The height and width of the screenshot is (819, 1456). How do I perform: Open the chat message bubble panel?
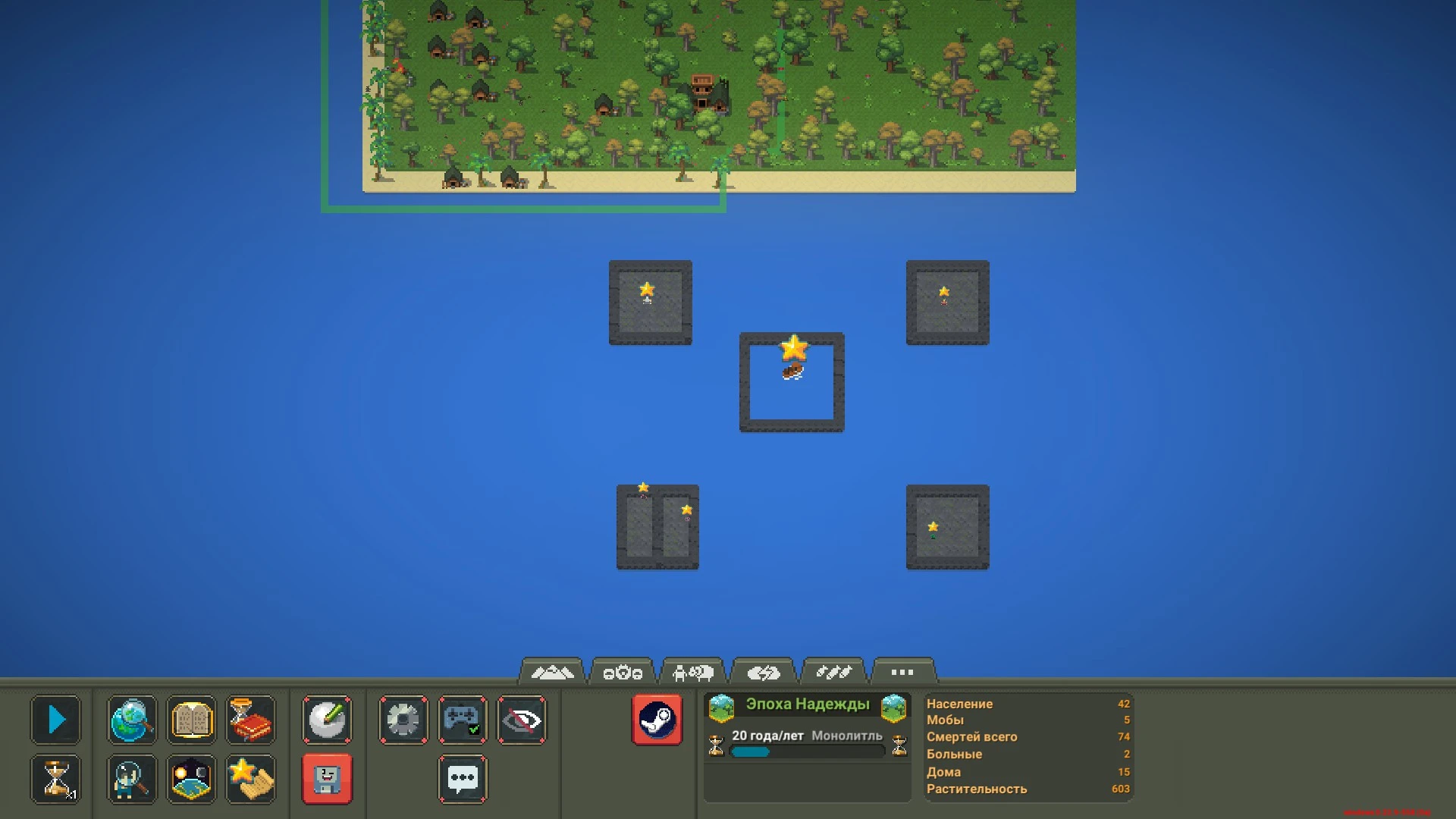(463, 779)
